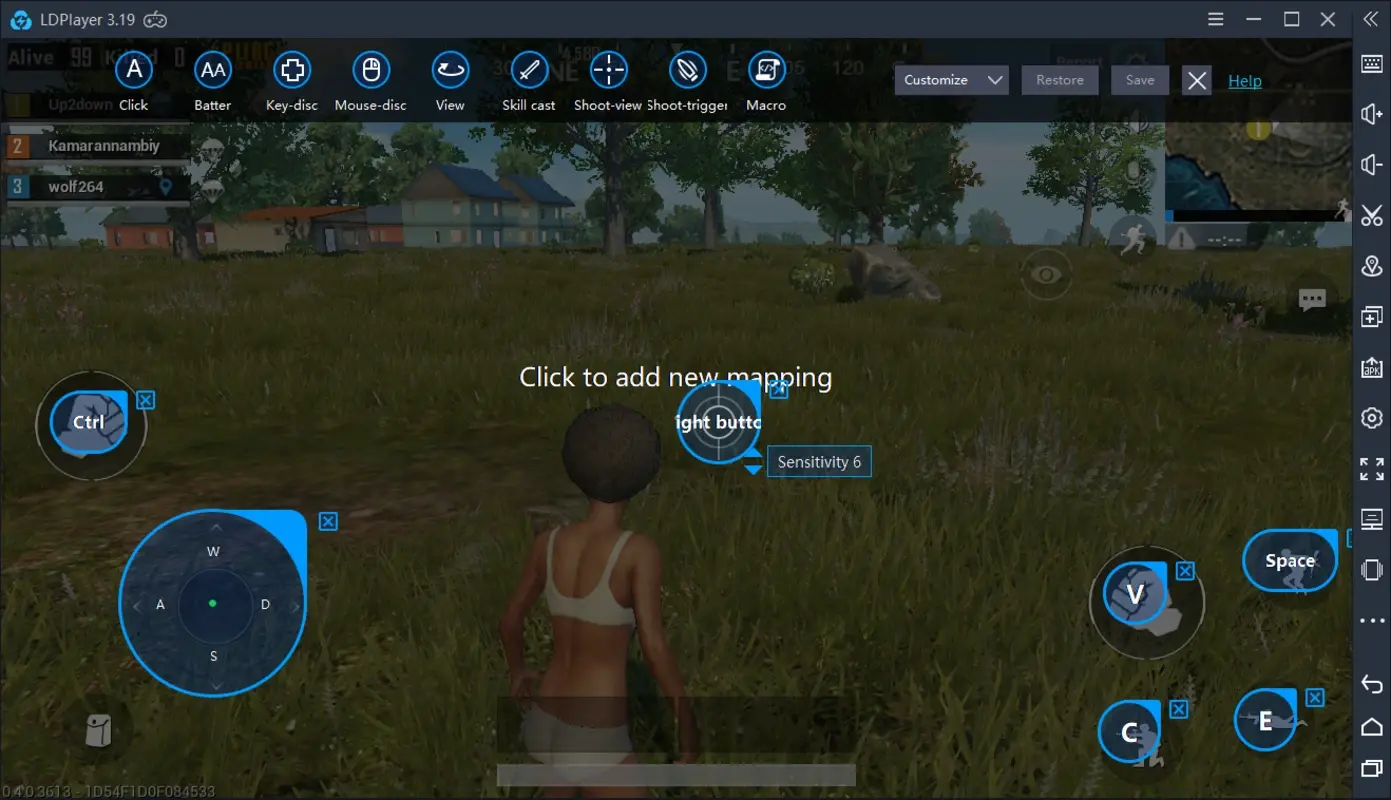Open the APK install sidebar icon
The width and height of the screenshot is (1391, 800).
(1372, 367)
